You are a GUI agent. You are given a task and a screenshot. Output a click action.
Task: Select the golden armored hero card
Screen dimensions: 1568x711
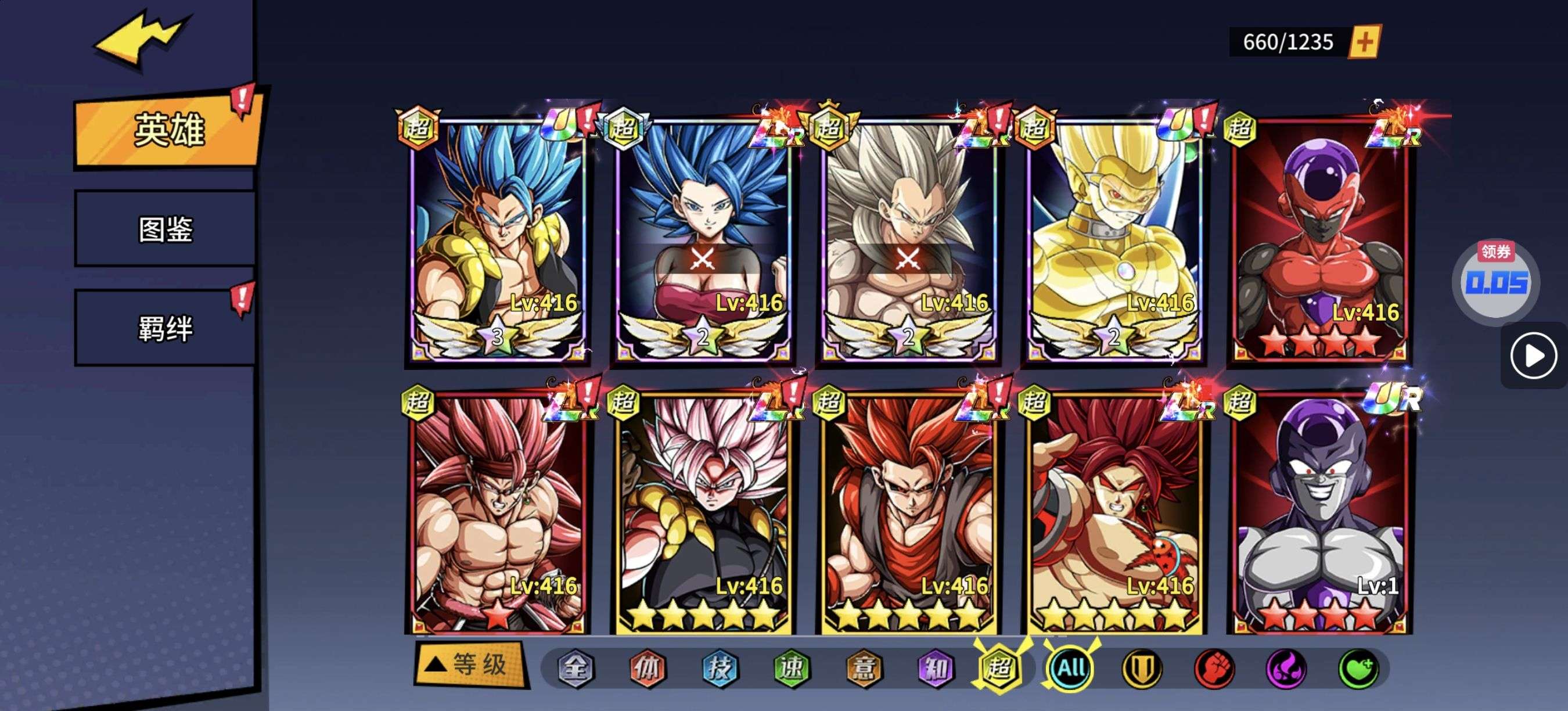click(1114, 238)
